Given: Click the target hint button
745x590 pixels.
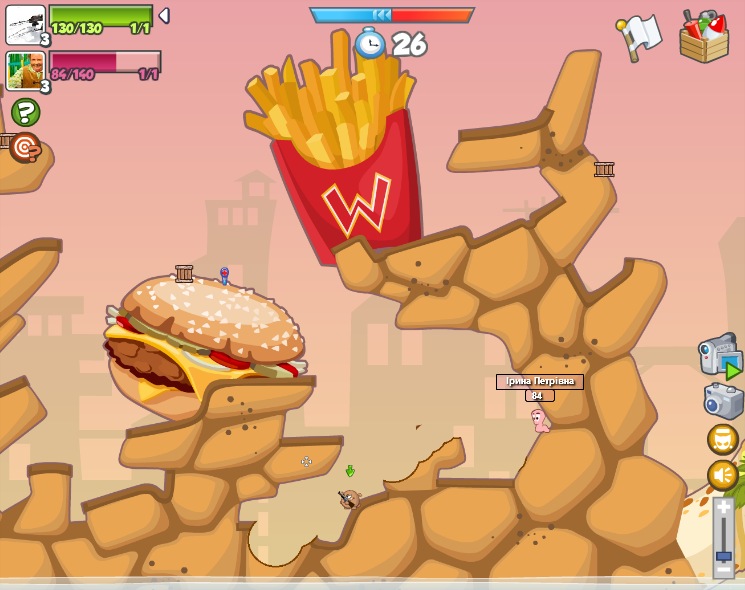Looking at the screenshot, I should 25,148.
